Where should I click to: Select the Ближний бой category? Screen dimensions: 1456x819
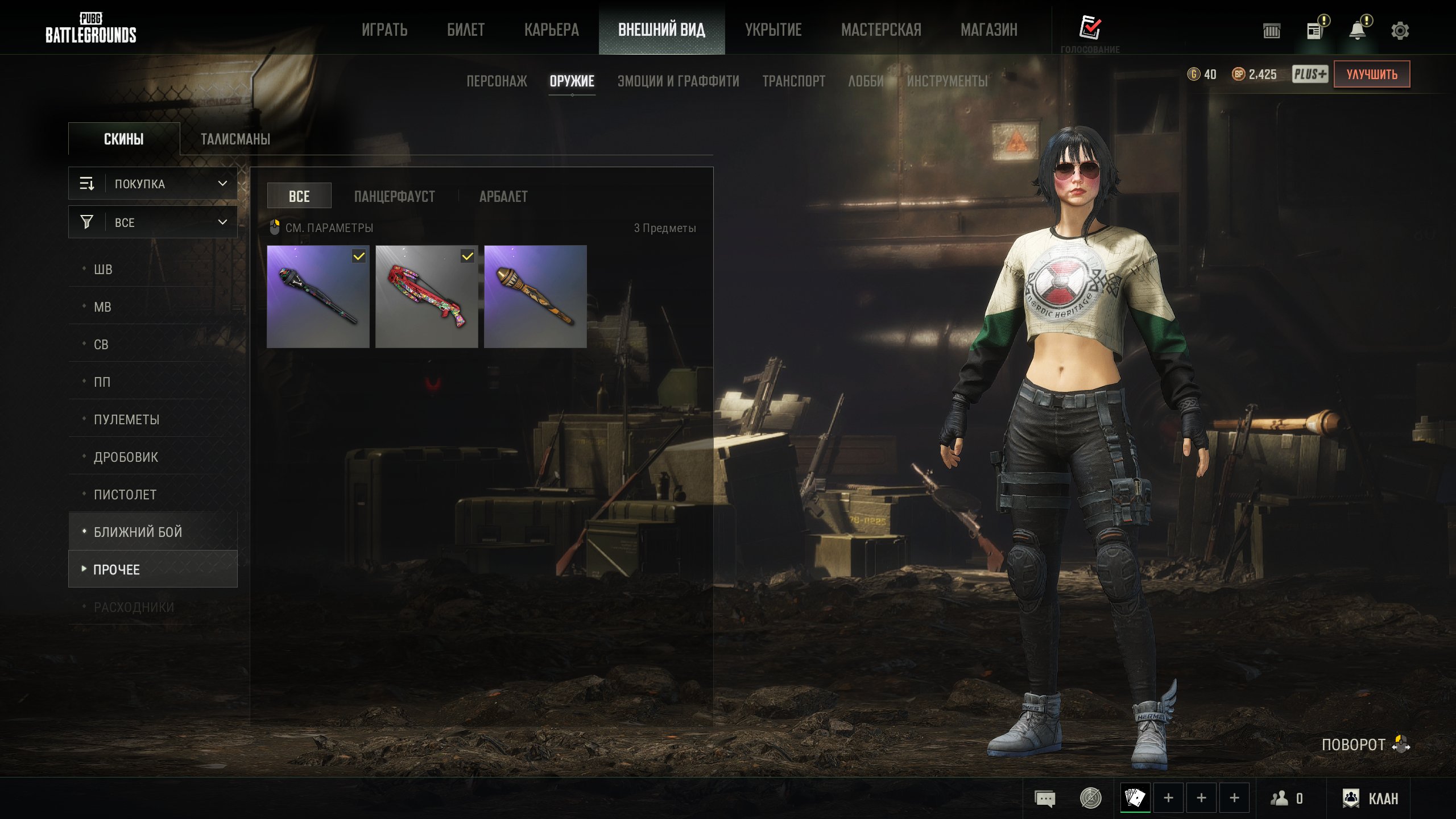138,532
